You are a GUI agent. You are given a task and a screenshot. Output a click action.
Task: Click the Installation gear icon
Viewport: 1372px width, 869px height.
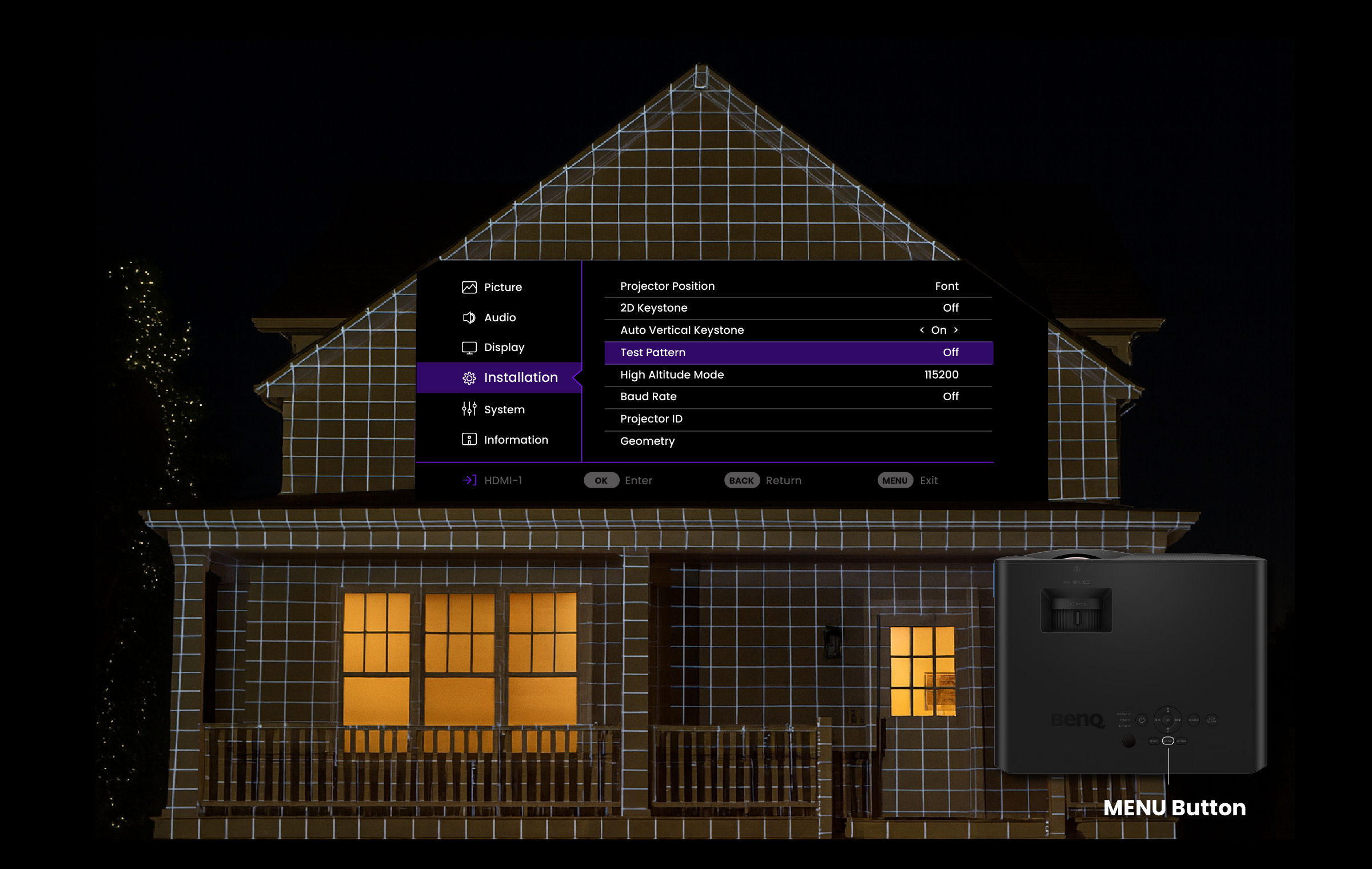(x=469, y=377)
